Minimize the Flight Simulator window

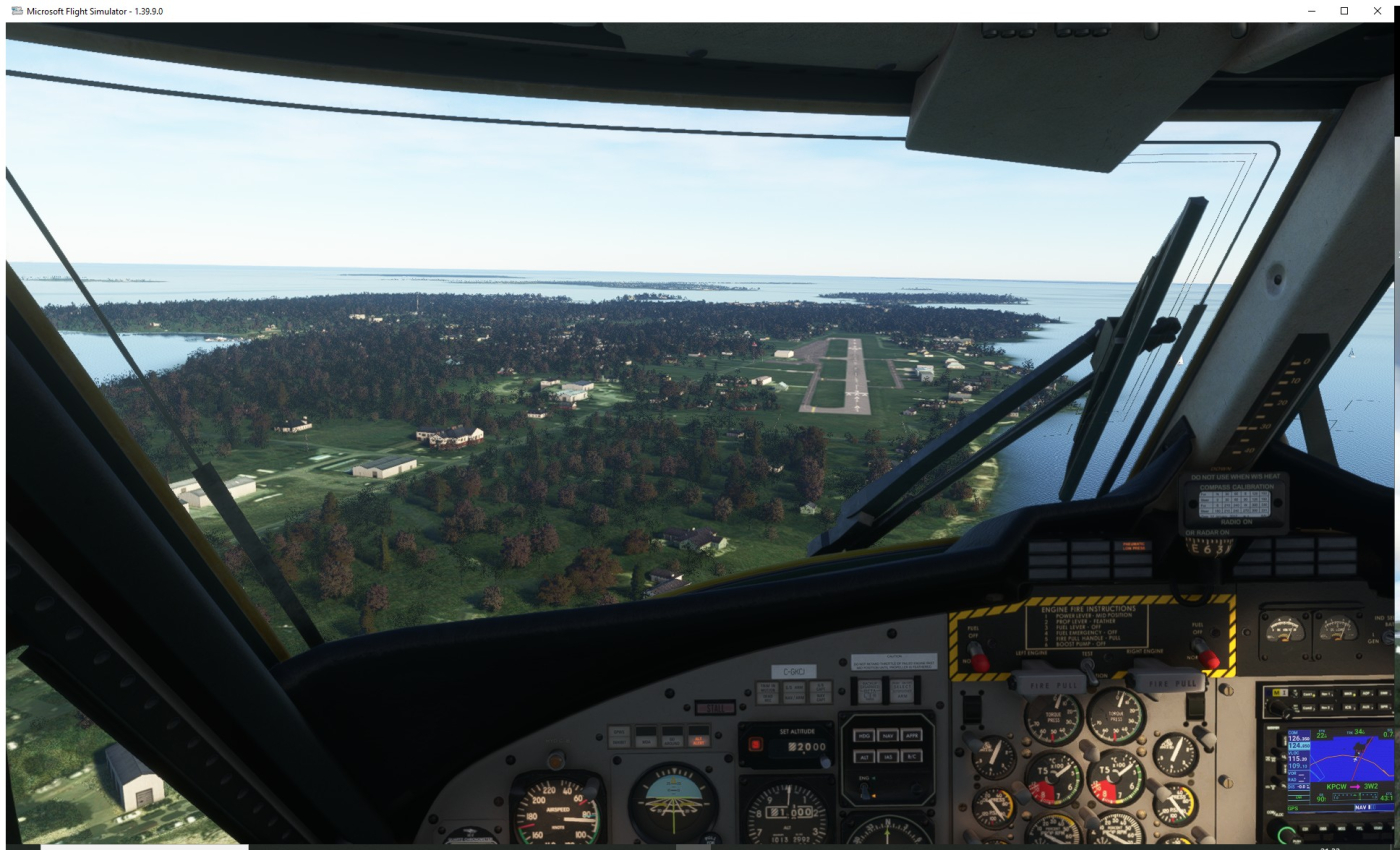[1312, 10]
